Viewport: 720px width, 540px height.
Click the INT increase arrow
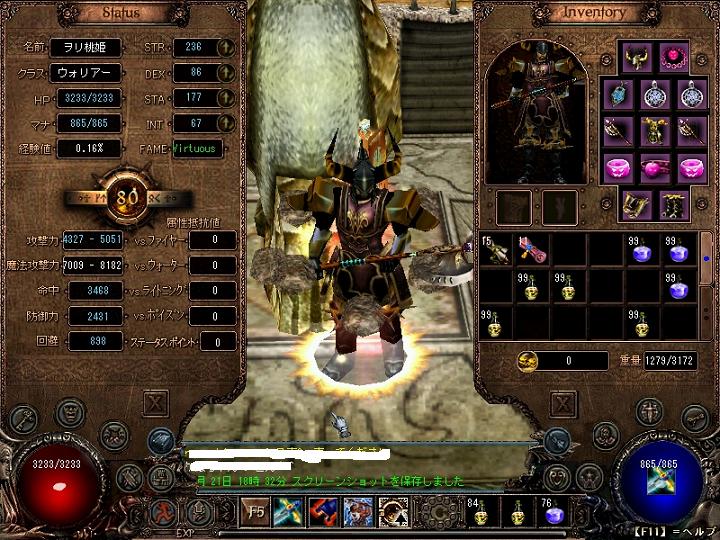[x=225, y=123]
